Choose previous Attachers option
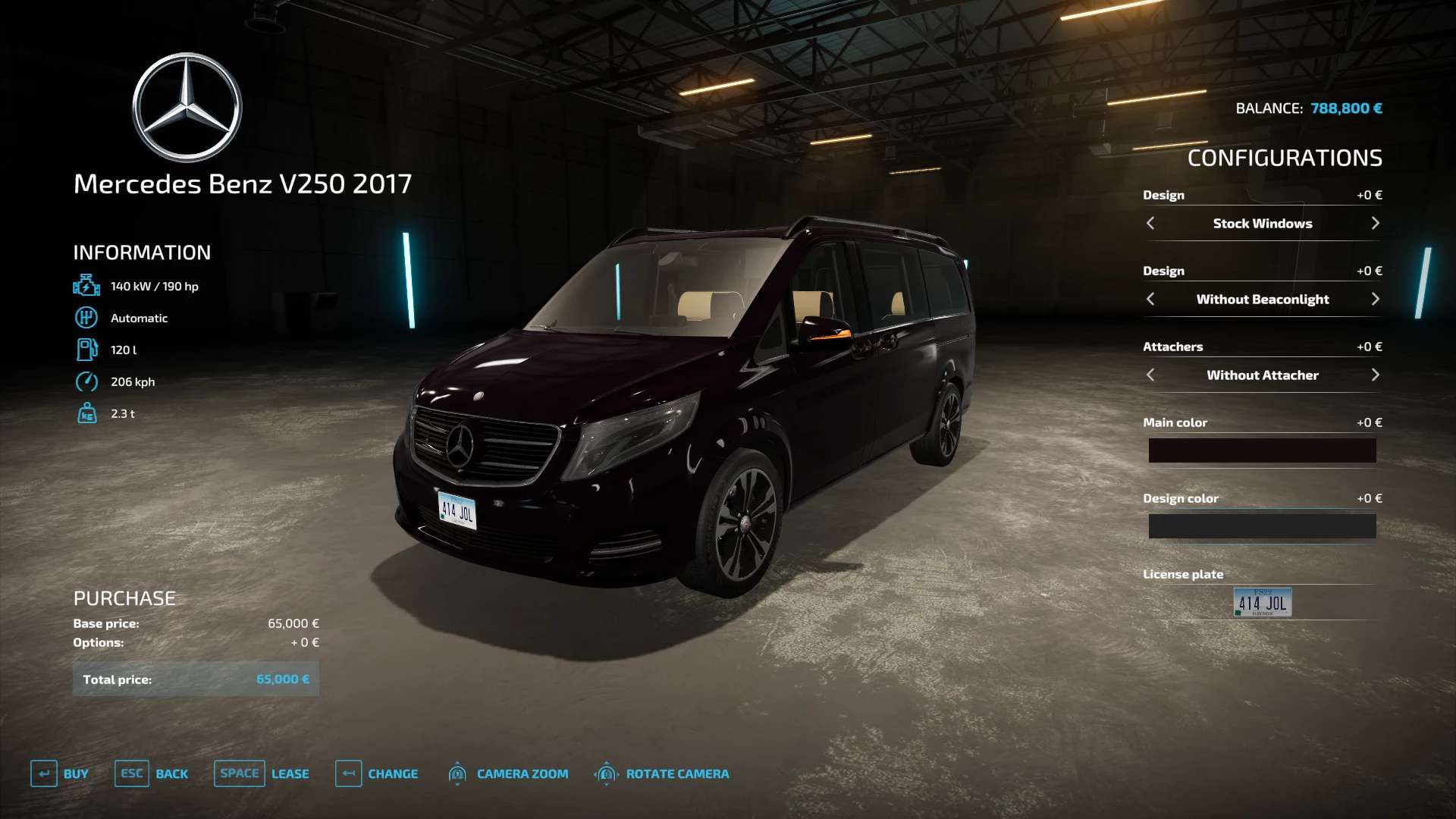 [1150, 375]
